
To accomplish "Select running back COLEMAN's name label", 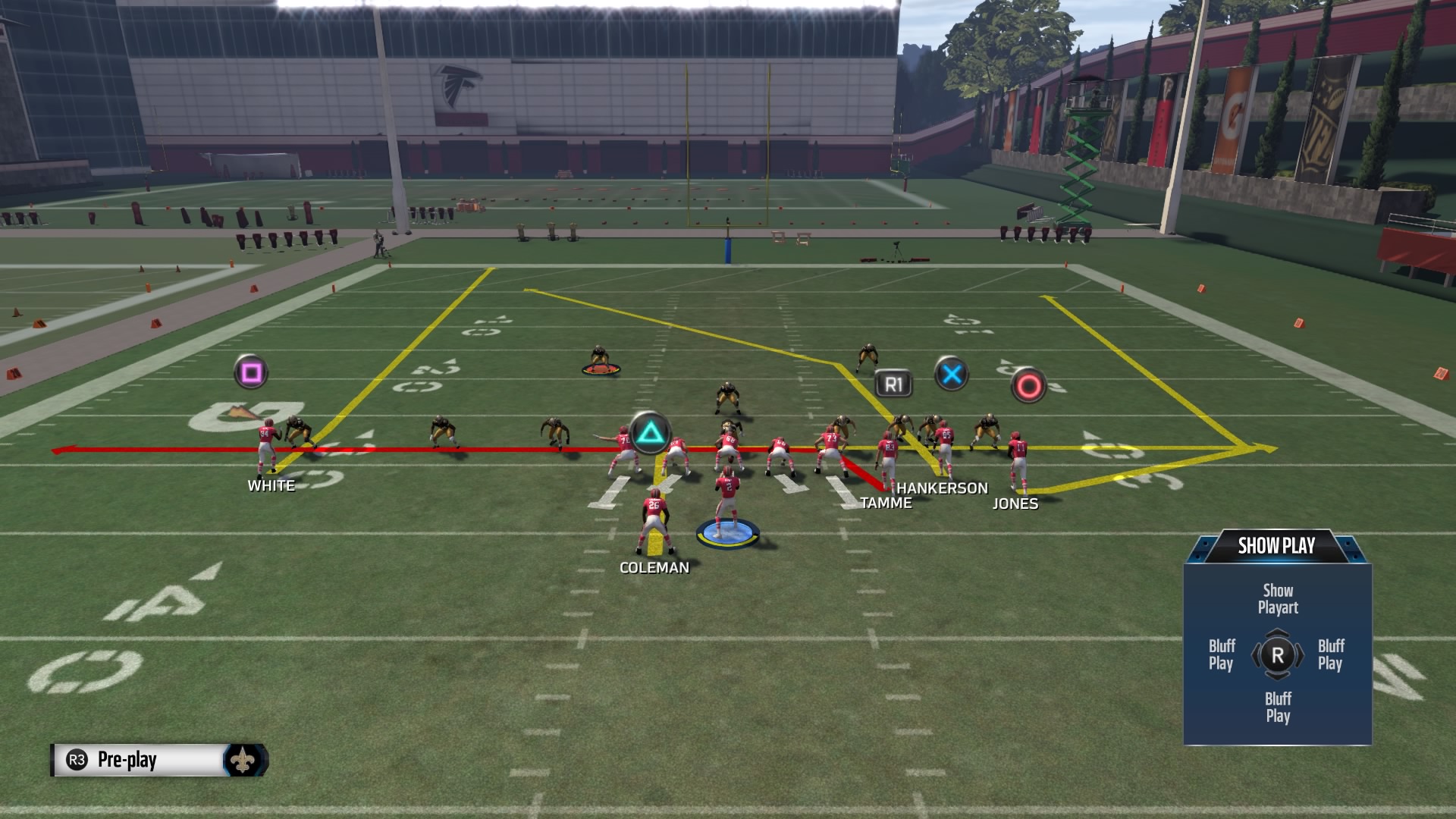I will pos(655,567).
